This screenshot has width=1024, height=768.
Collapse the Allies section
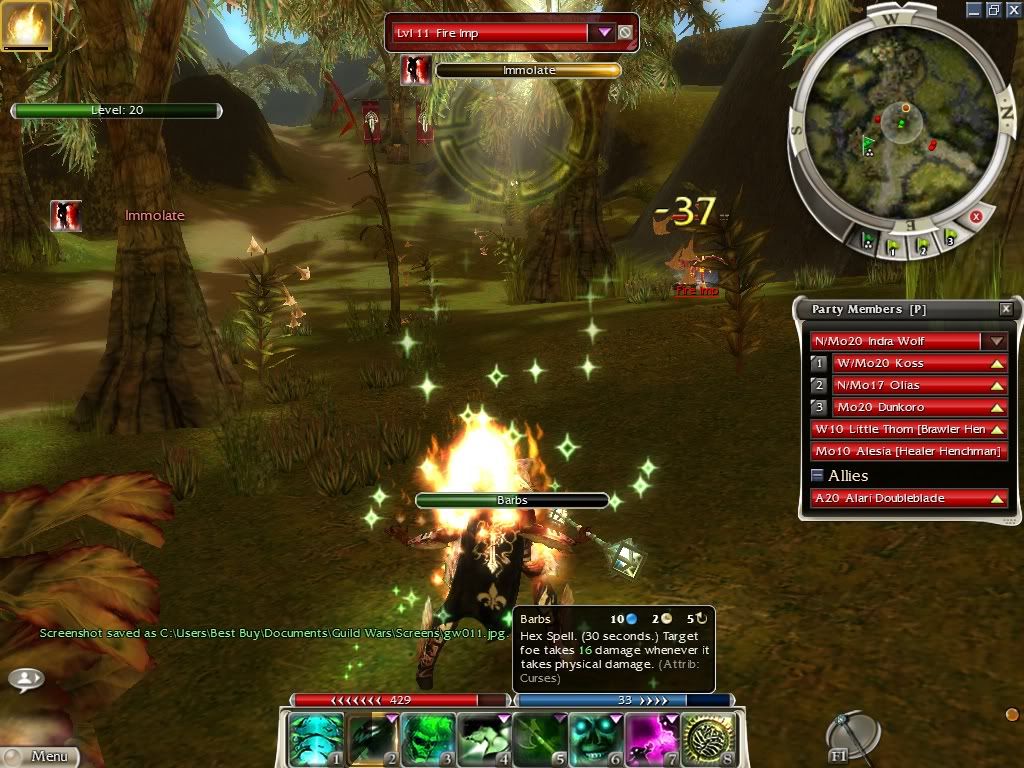pos(817,476)
